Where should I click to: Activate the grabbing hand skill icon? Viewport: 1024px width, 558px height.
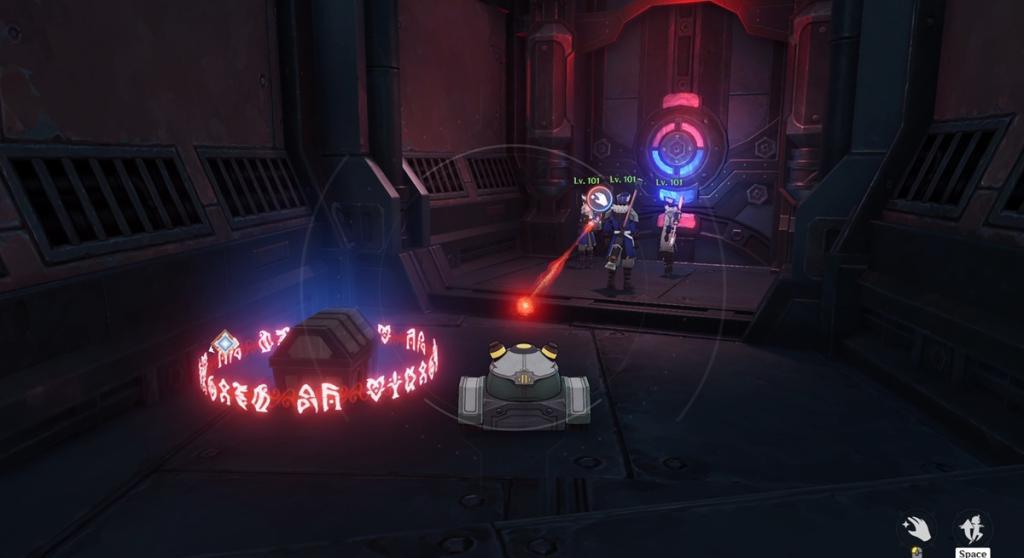coord(915,527)
